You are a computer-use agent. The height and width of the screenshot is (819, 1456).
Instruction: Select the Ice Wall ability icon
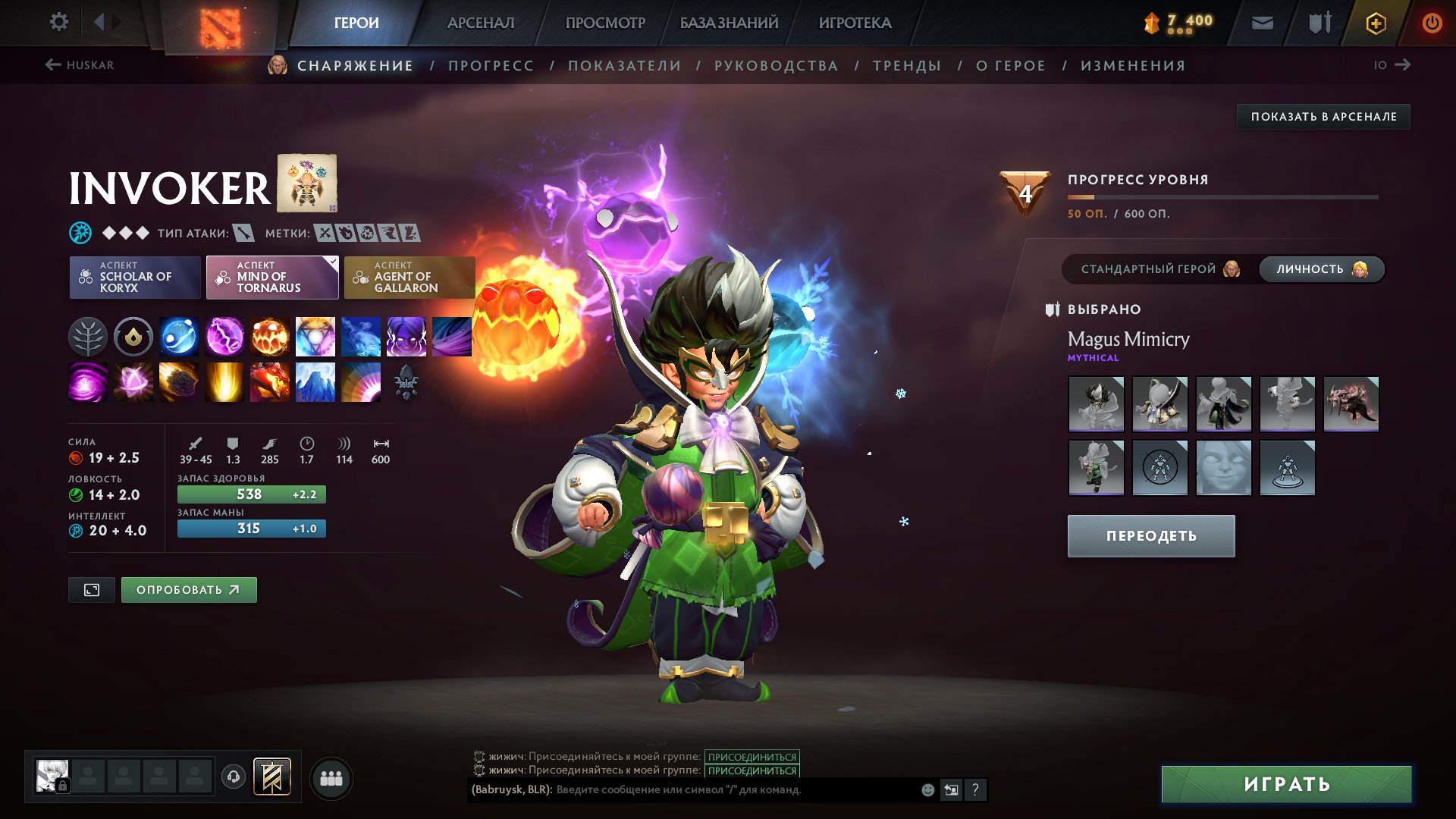tap(315, 383)
